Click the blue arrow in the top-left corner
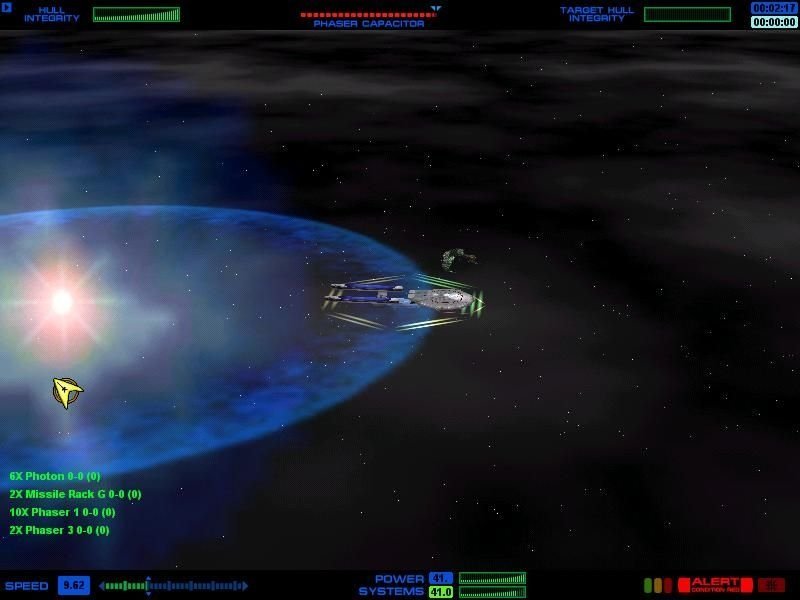The height and width of the screenshot is (600, 800). pyautogui.click(x=7, y=8)
